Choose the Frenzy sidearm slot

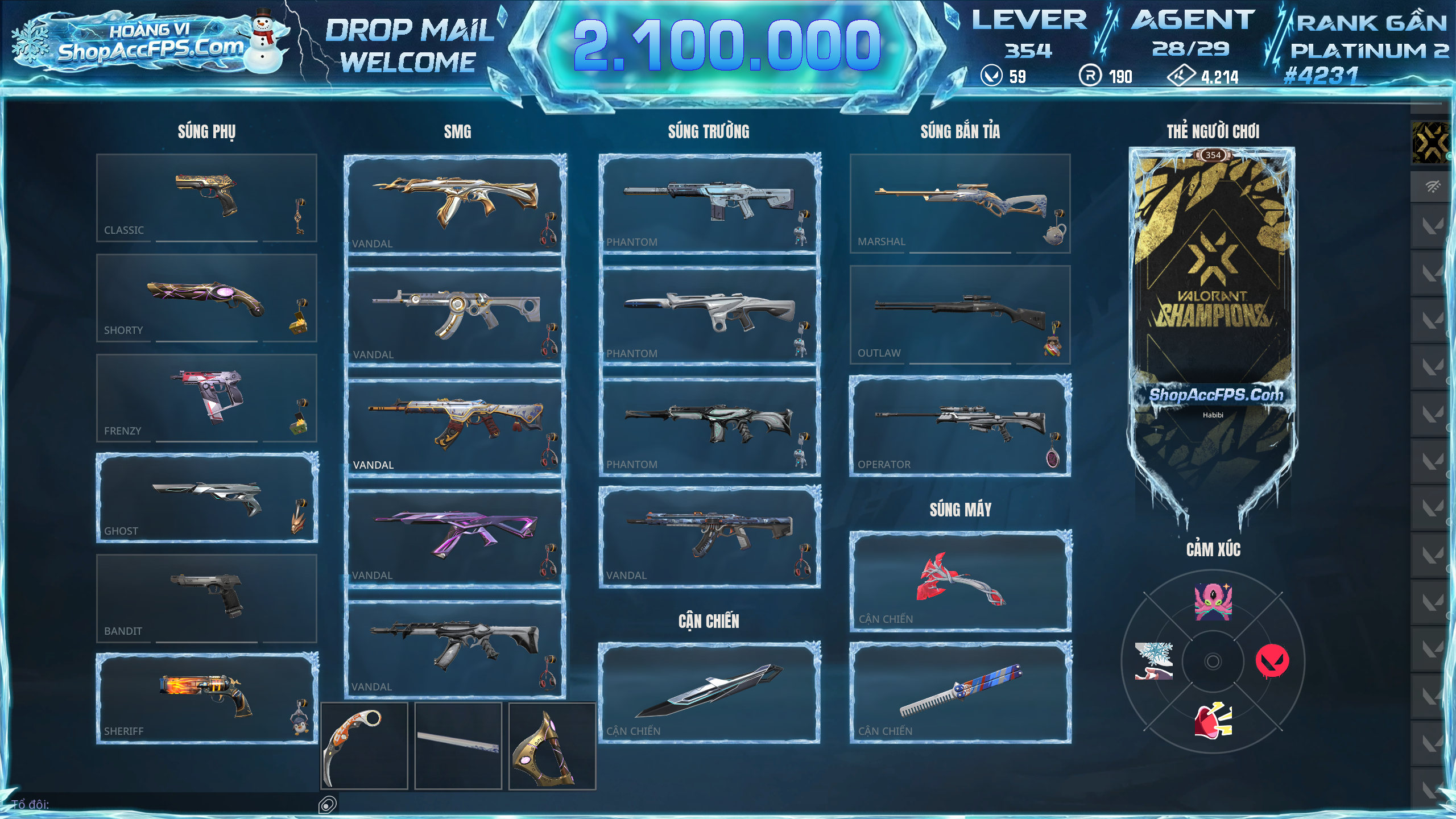[206, 398]
